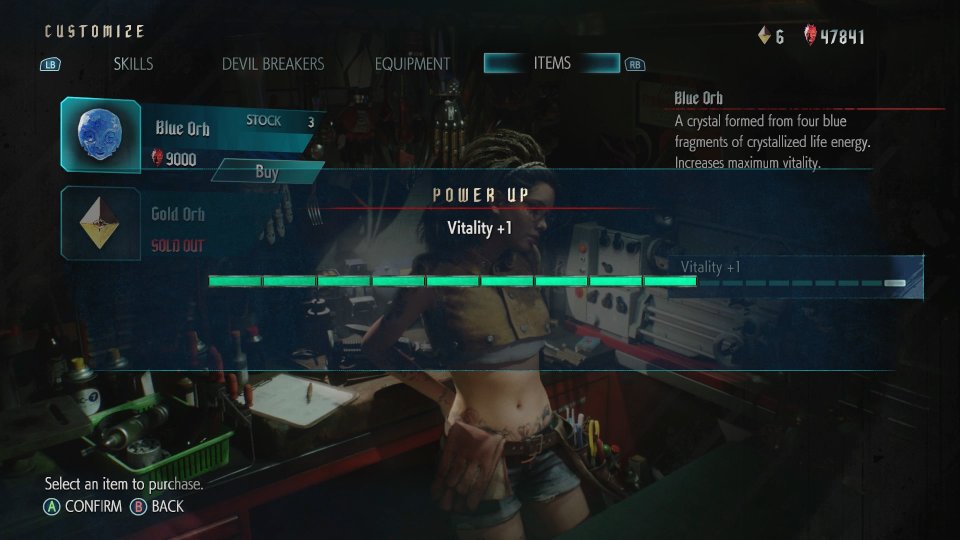
Task: Buy the Blue Orb
Action: tap(266, 172)
